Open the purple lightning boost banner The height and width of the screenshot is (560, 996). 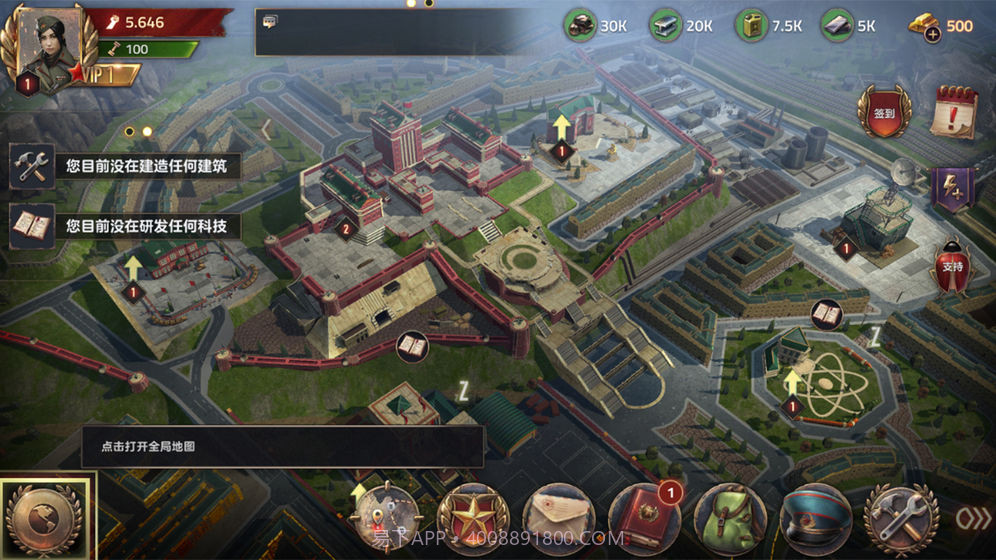point(953,189)
